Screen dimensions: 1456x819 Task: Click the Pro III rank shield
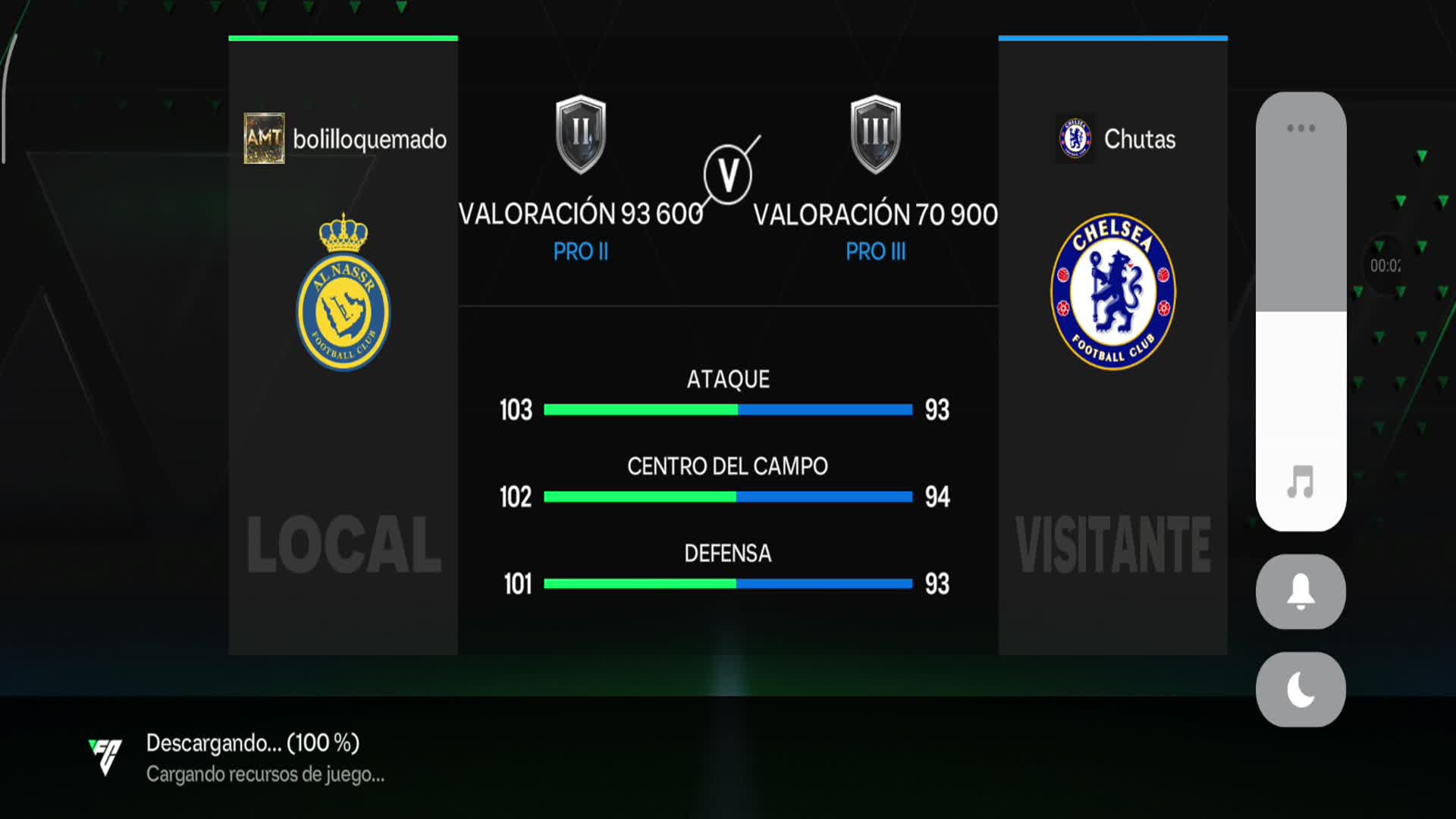(x=876, y=135)
